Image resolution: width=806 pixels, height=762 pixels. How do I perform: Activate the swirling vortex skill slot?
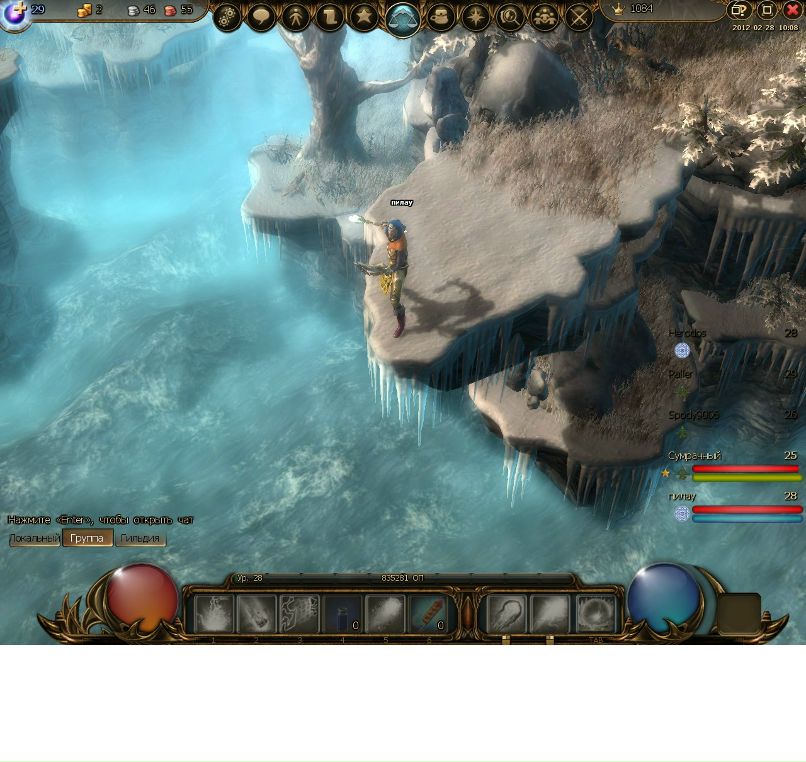tap(597, 615)
